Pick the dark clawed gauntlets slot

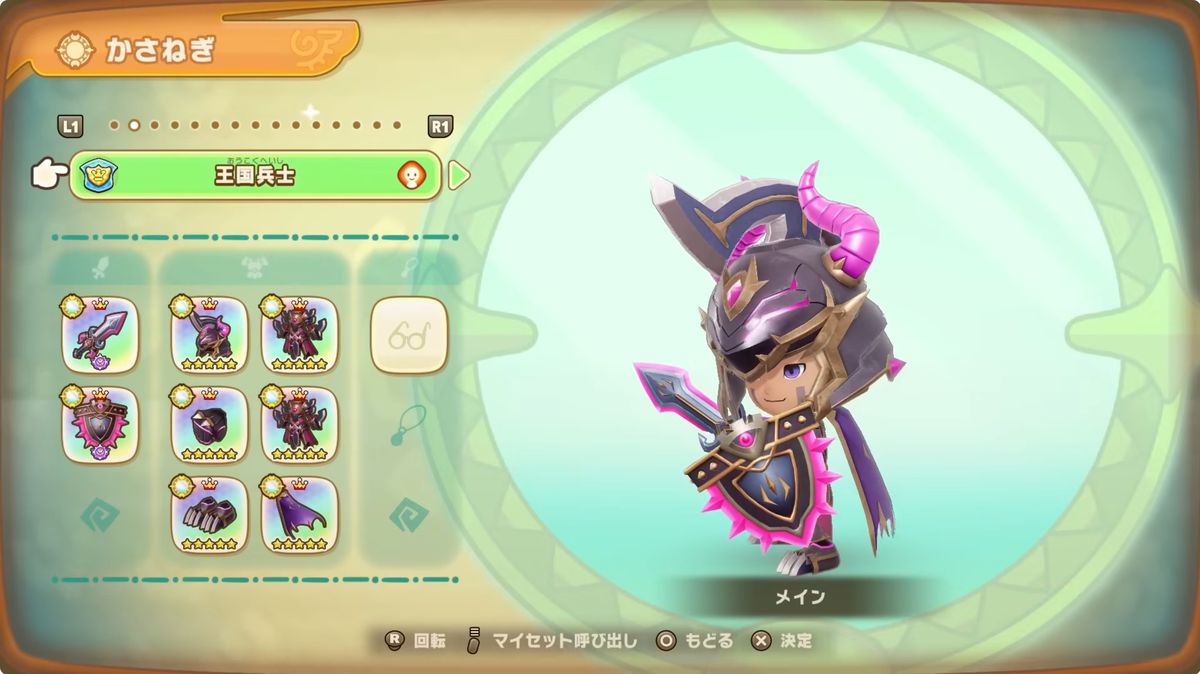[209, 514]
